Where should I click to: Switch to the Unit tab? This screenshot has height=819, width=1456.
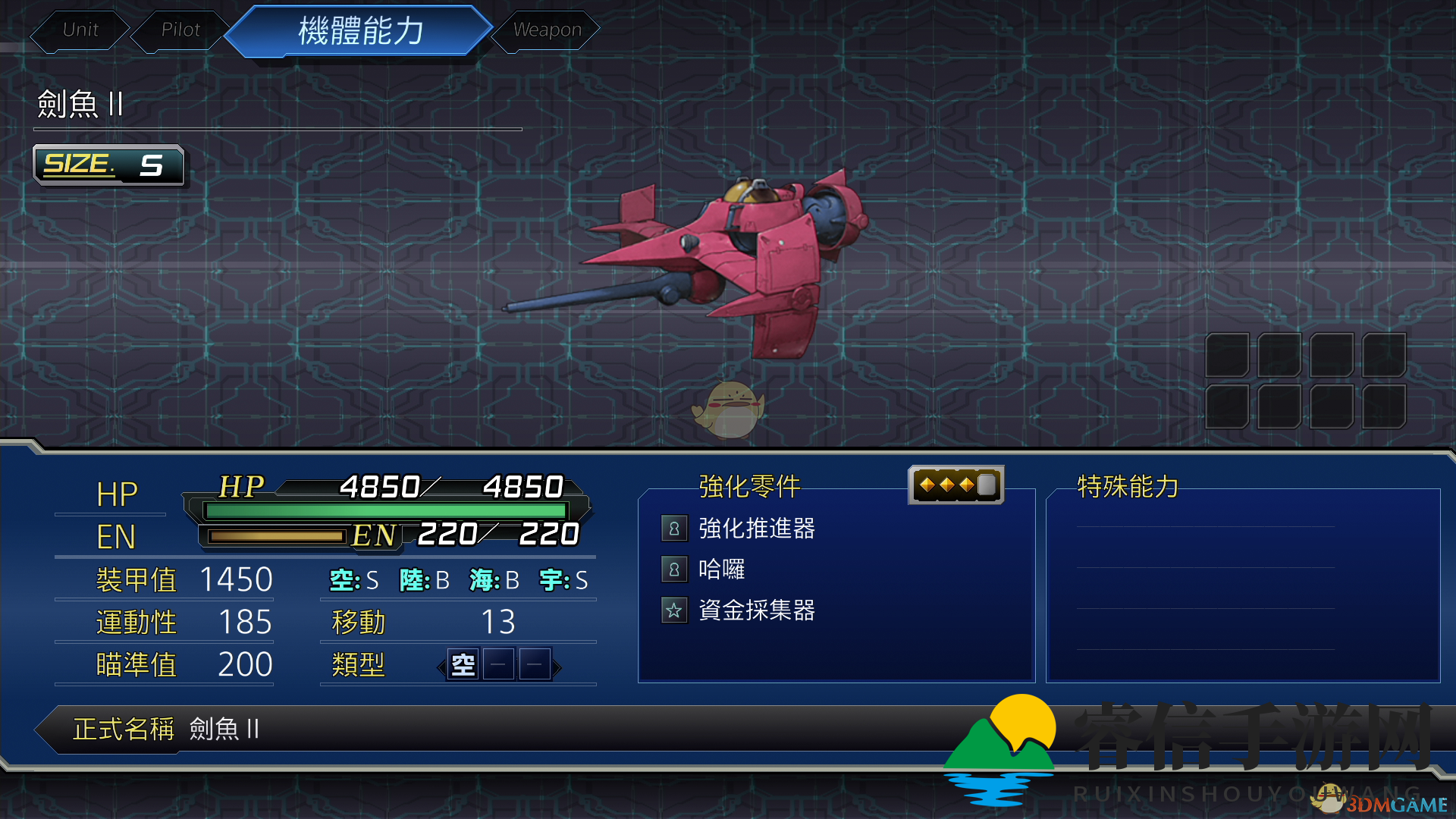pyautogui.click(x=80, y=30)
